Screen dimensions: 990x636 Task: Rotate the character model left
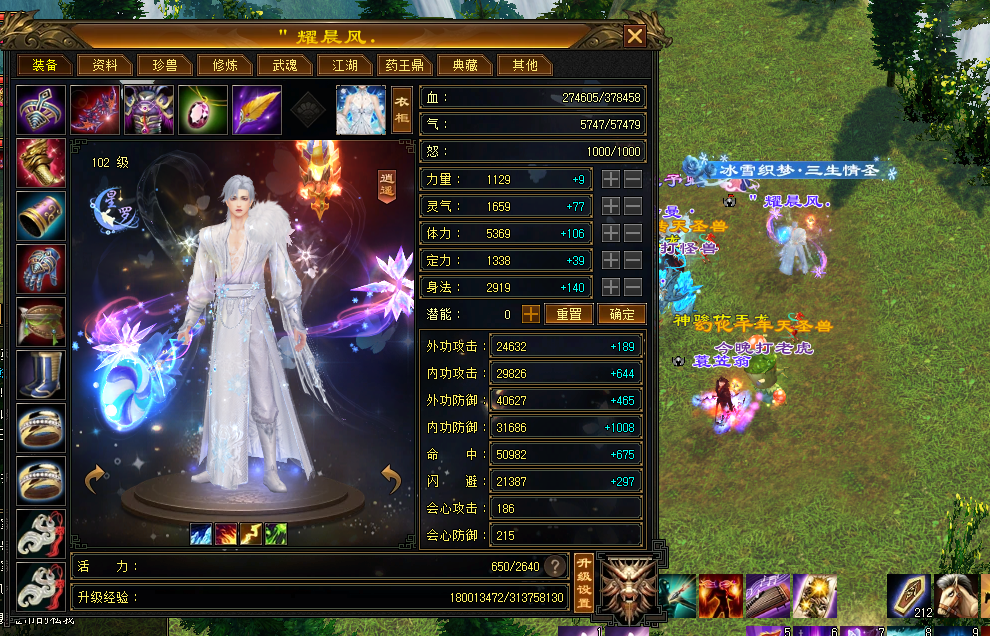click(x=96, y=480)
